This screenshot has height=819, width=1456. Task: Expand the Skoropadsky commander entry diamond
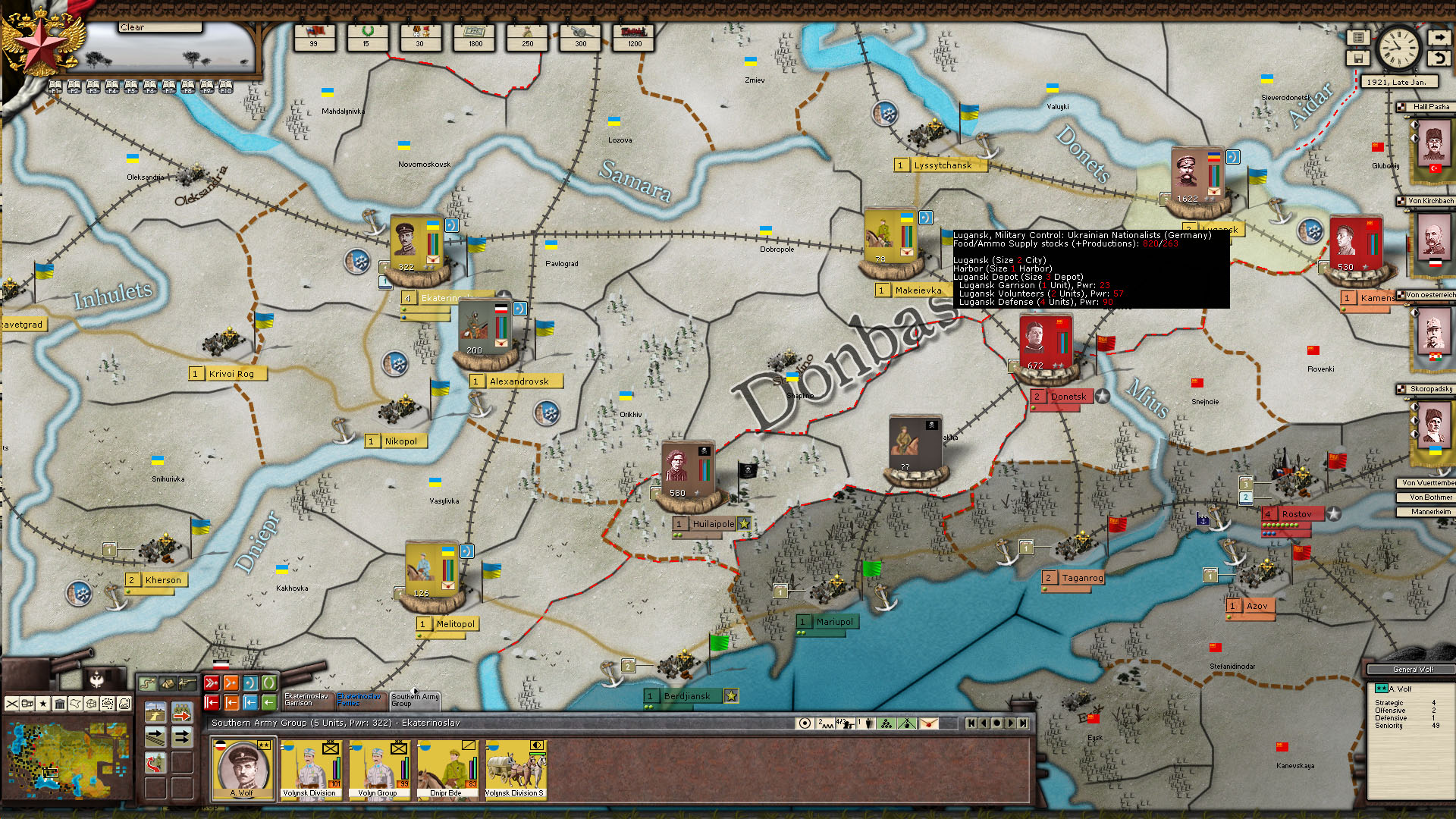pos(1414,406)
